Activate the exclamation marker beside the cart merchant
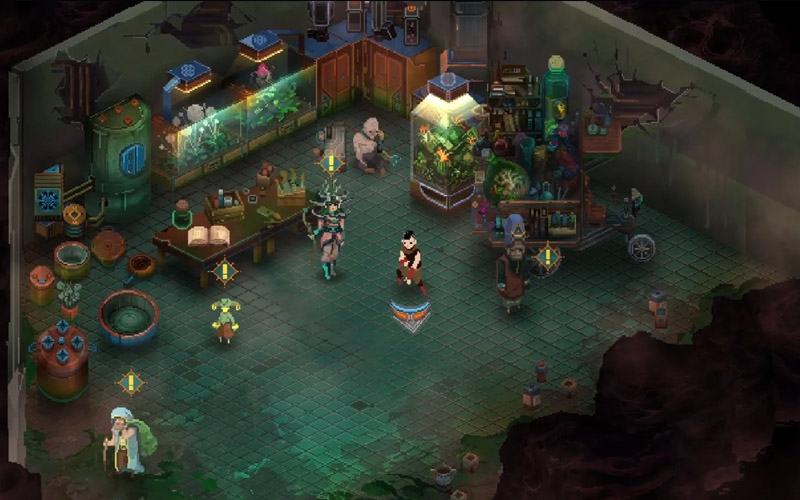This screenshot has height=500, width=800. pos(547,256)
